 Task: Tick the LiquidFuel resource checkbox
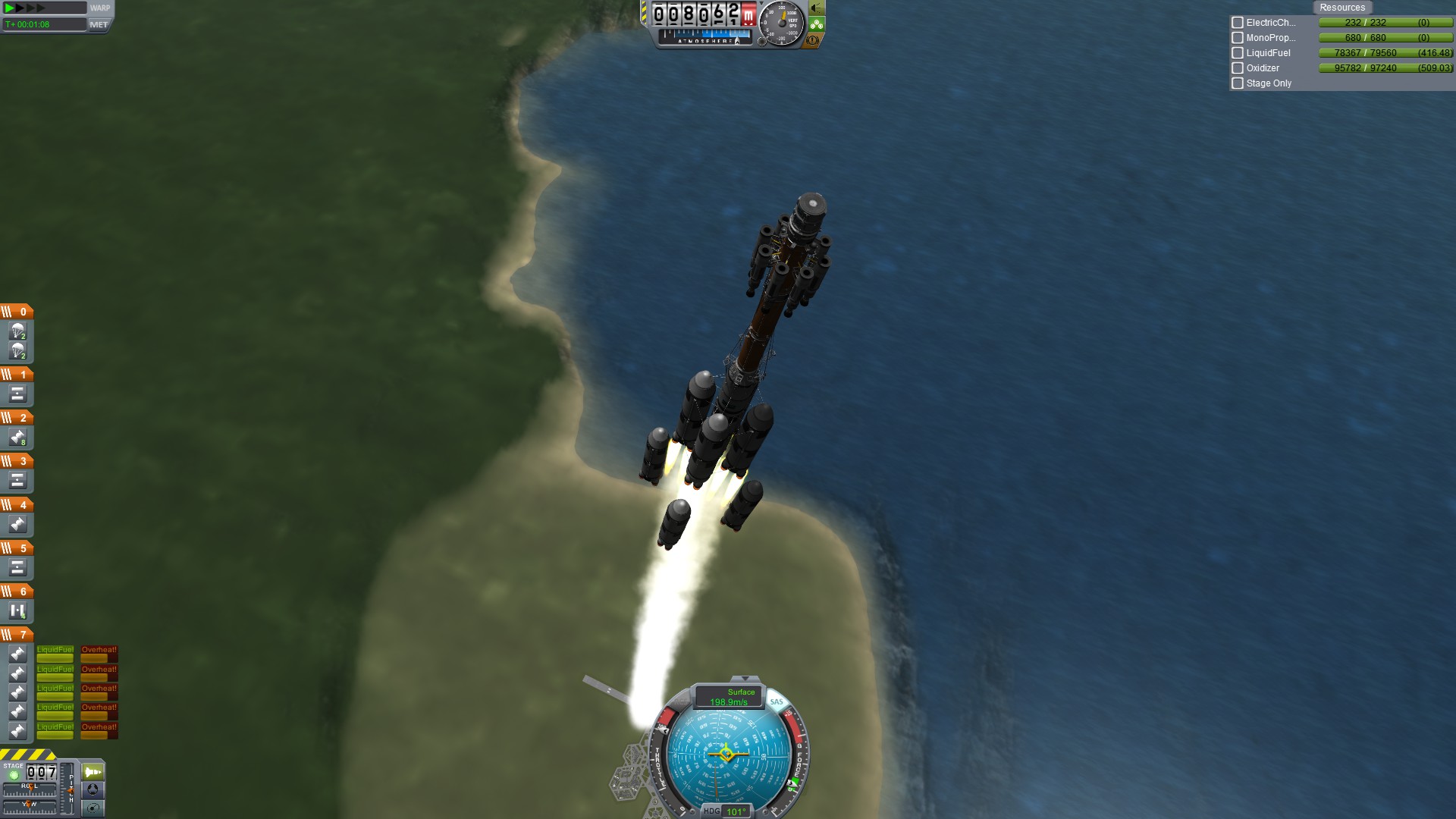click(1238, 53)
